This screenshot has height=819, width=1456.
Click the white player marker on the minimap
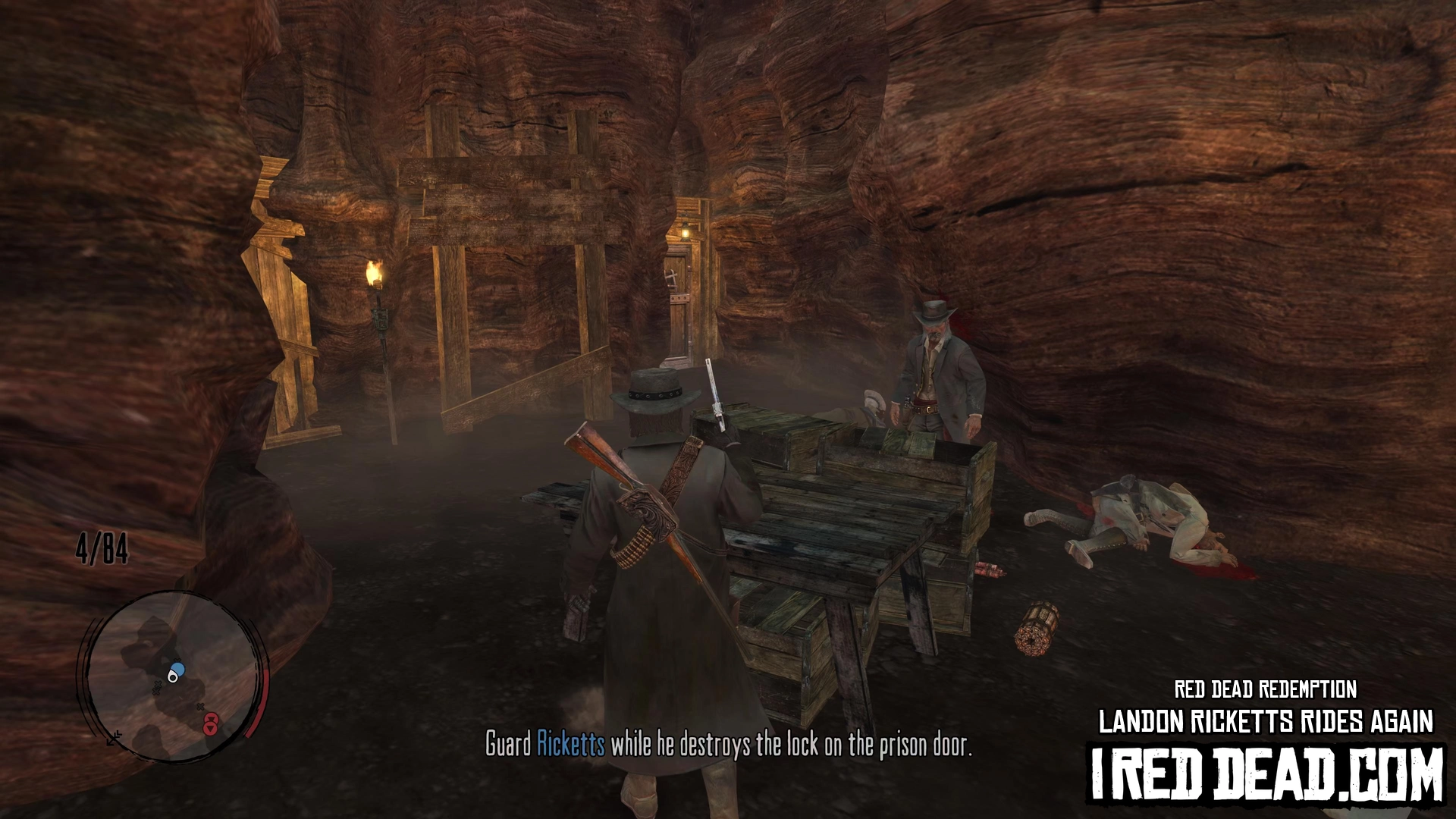[172, 677]
